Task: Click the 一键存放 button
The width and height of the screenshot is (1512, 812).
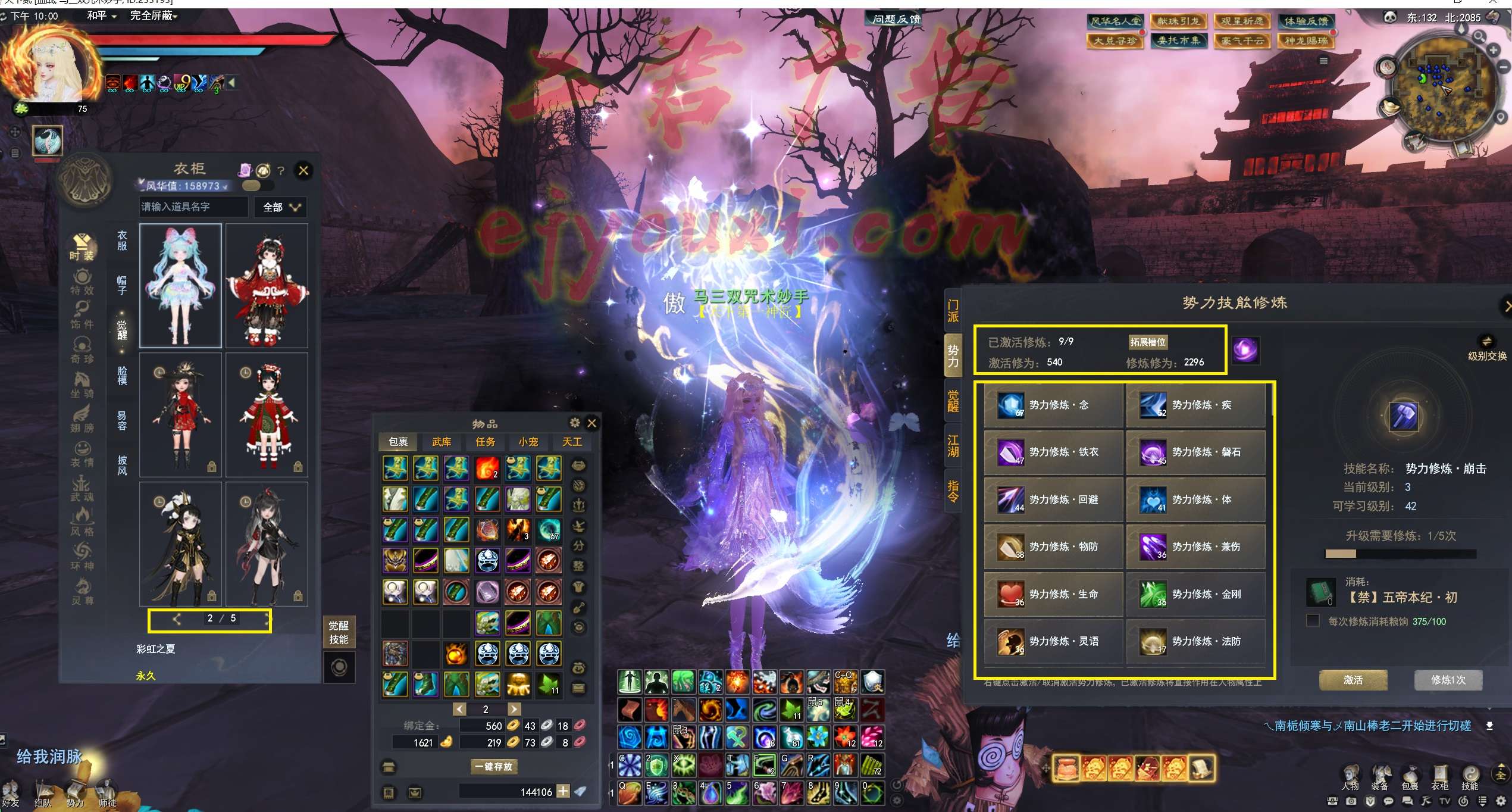Action: coord(493,766)
